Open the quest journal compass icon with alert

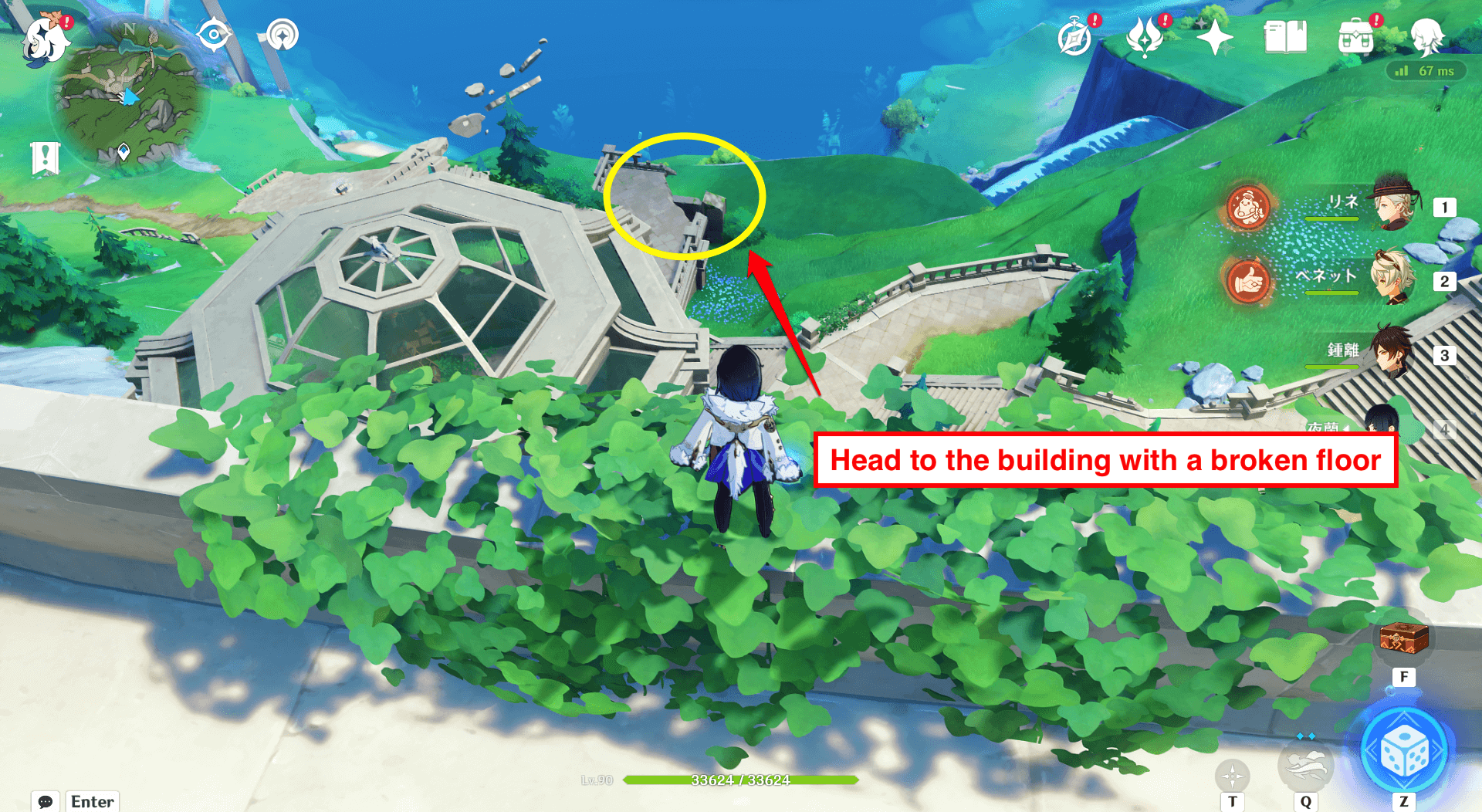click(1074, 36)
